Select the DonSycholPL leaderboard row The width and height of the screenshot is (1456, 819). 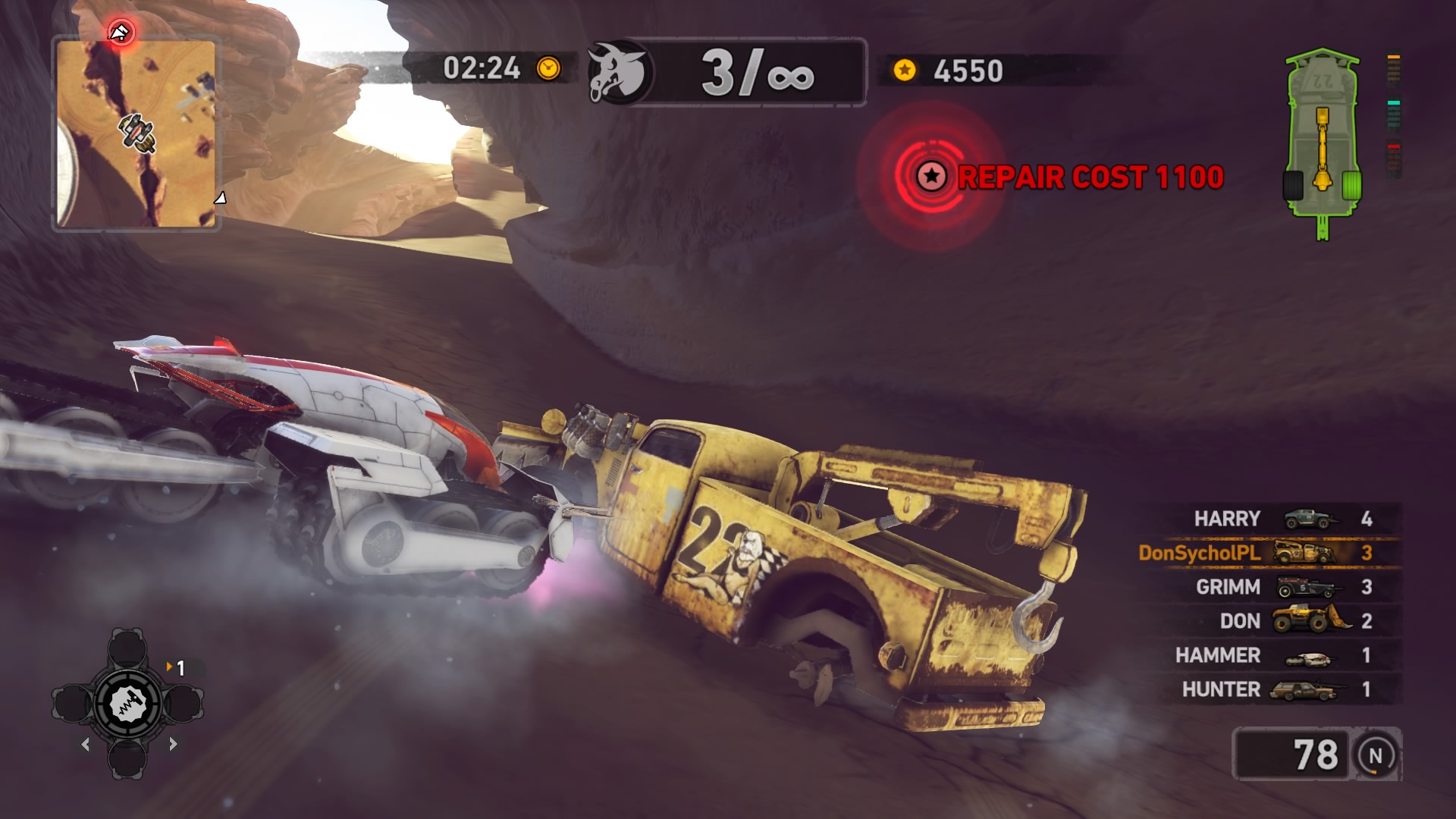1268,553
